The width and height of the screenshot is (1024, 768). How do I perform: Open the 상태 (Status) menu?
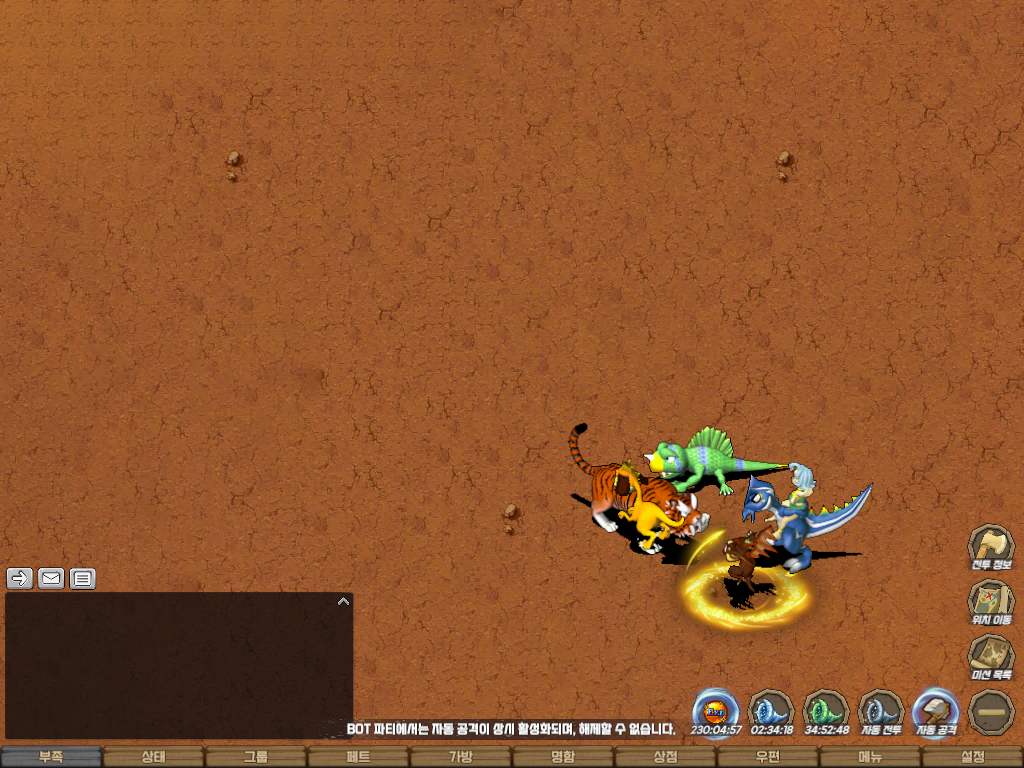pos(153,757)
